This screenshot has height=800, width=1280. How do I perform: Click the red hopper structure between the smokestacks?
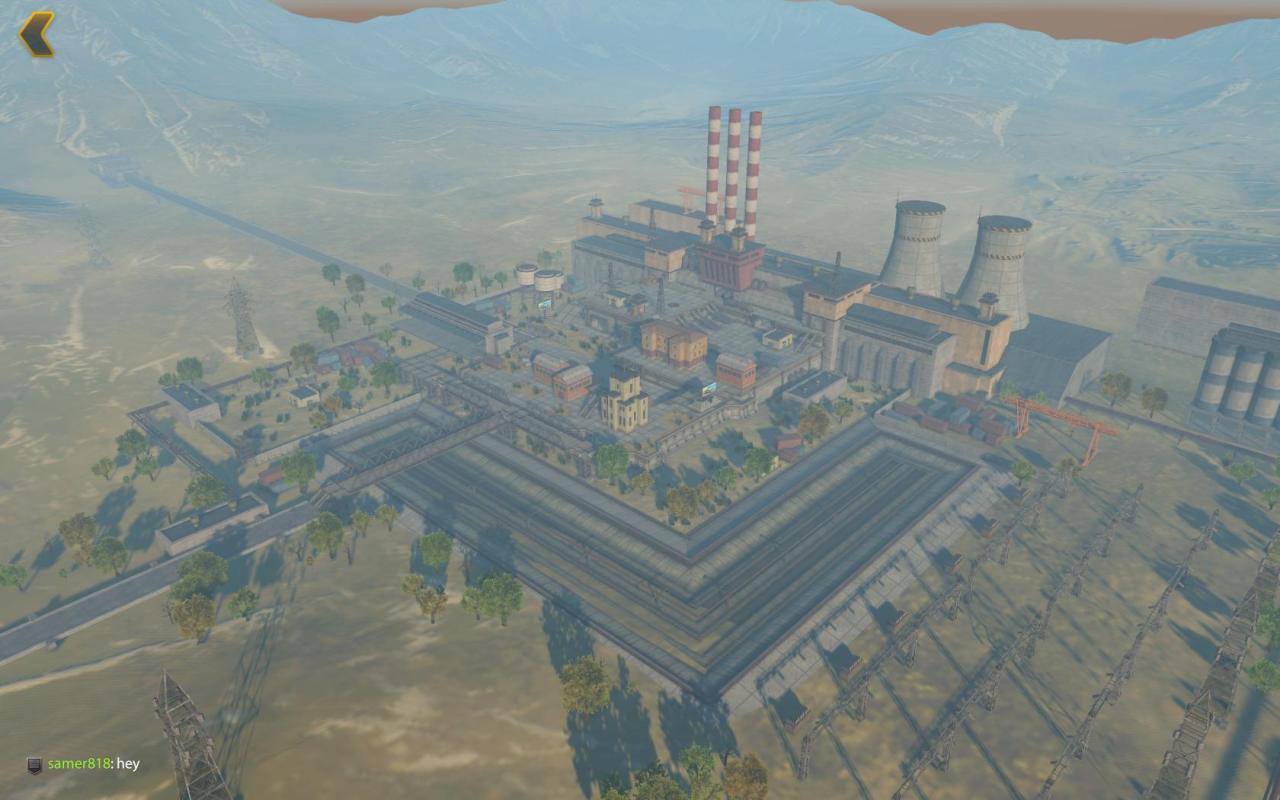730,265
